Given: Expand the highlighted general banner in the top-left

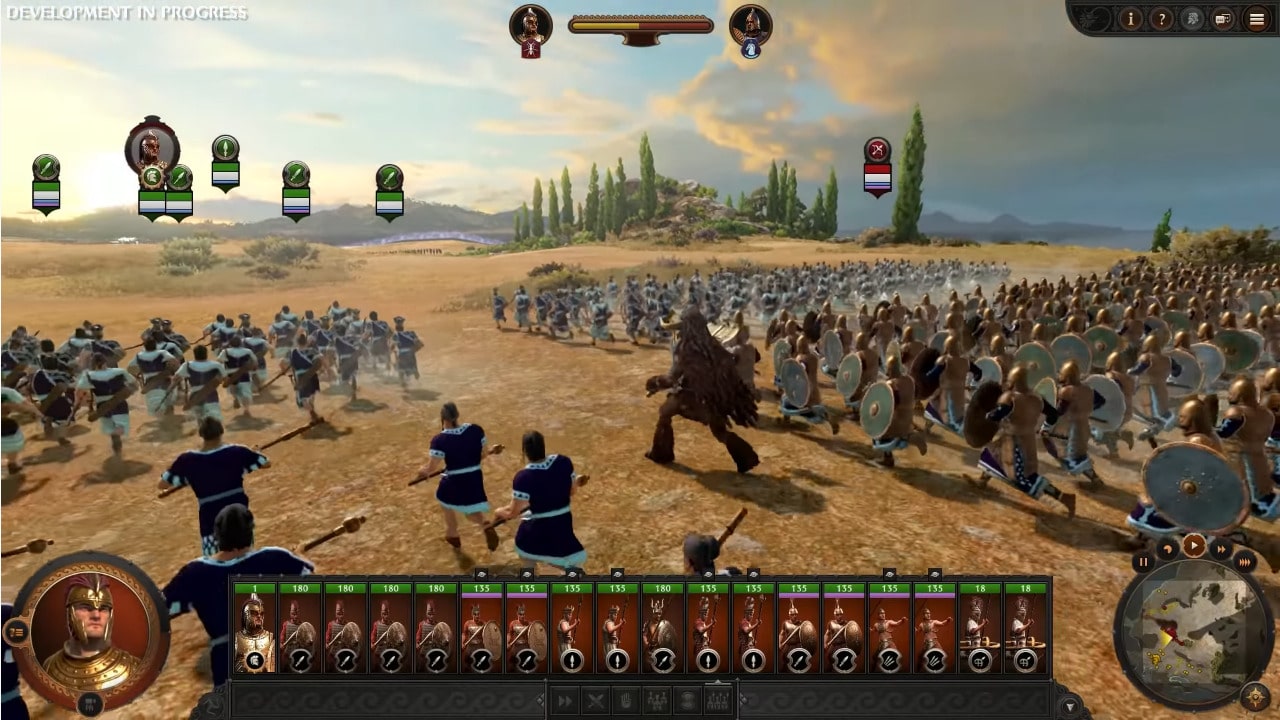Looking at the screenshot, I should click(150, 150).
